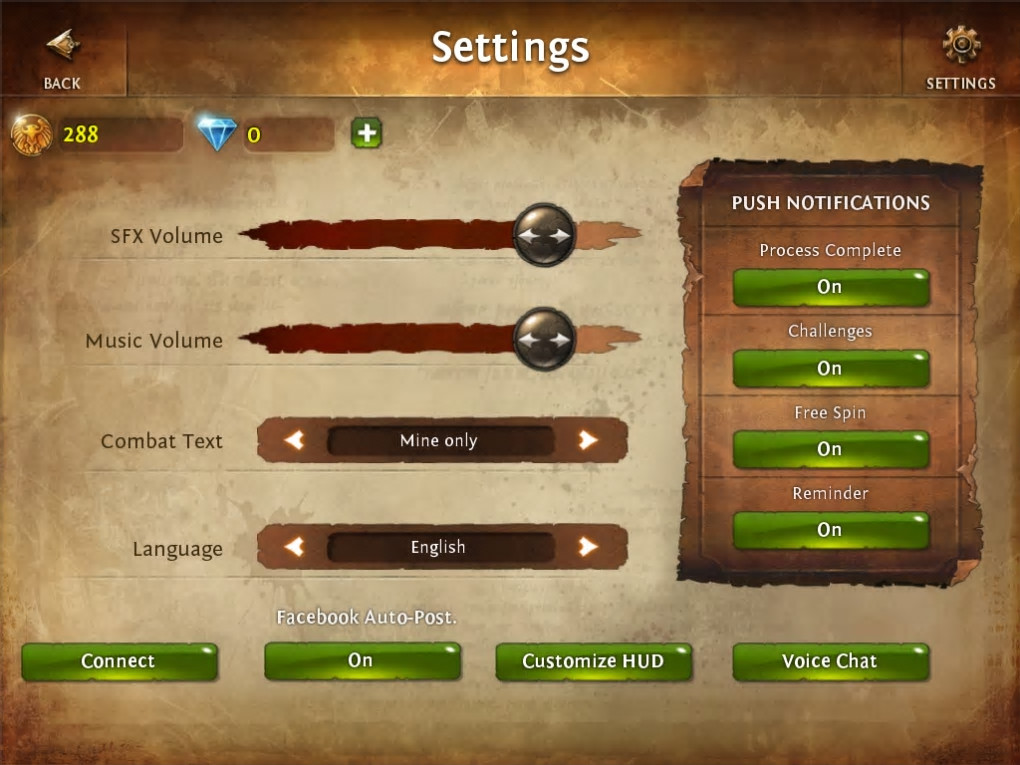Open the Settings gear at top right

[960, 56]
